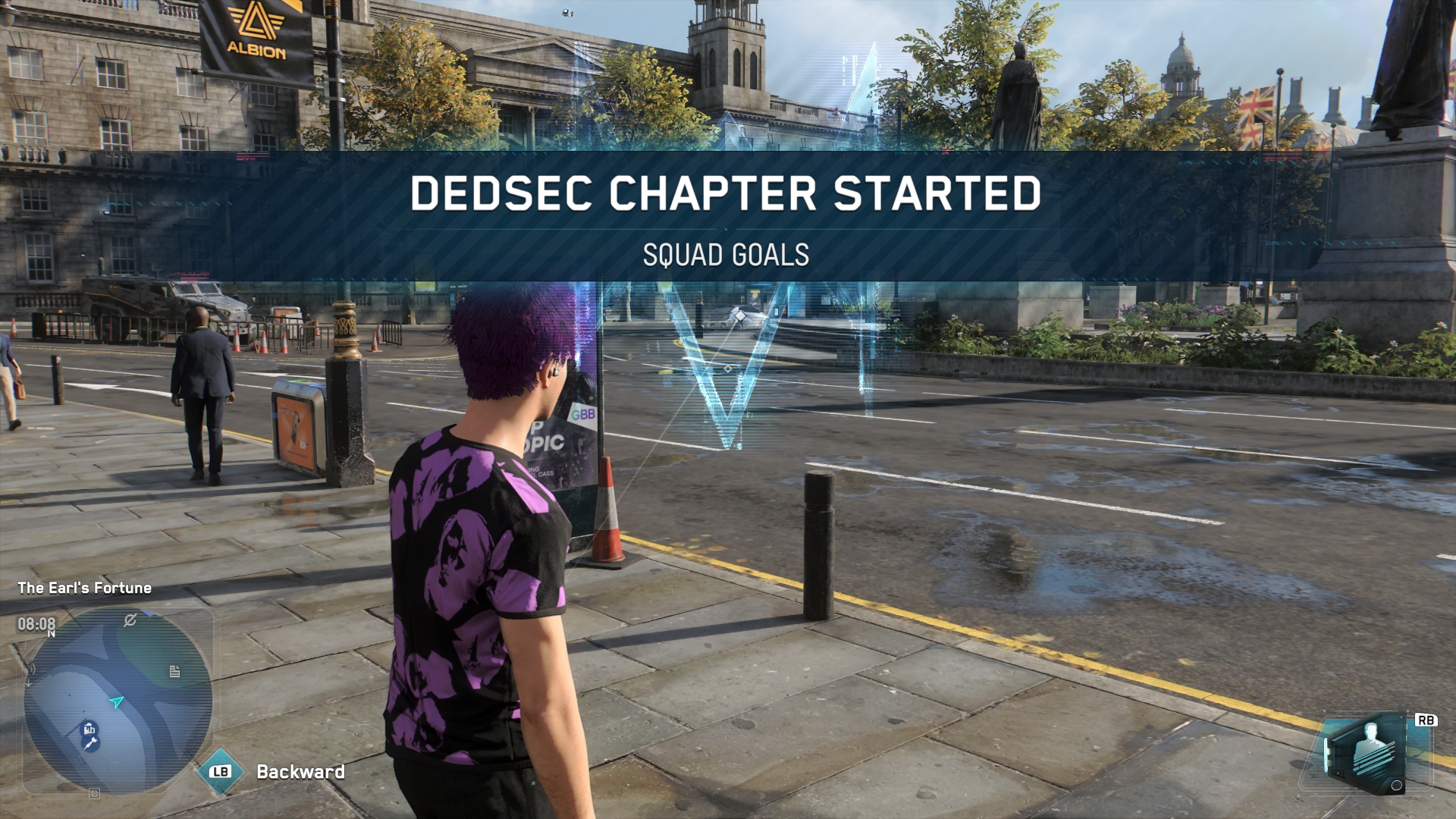The image size is (1456, 819).
Task: Click the document marker on the minimap
Action: click(x=174, y=671)
